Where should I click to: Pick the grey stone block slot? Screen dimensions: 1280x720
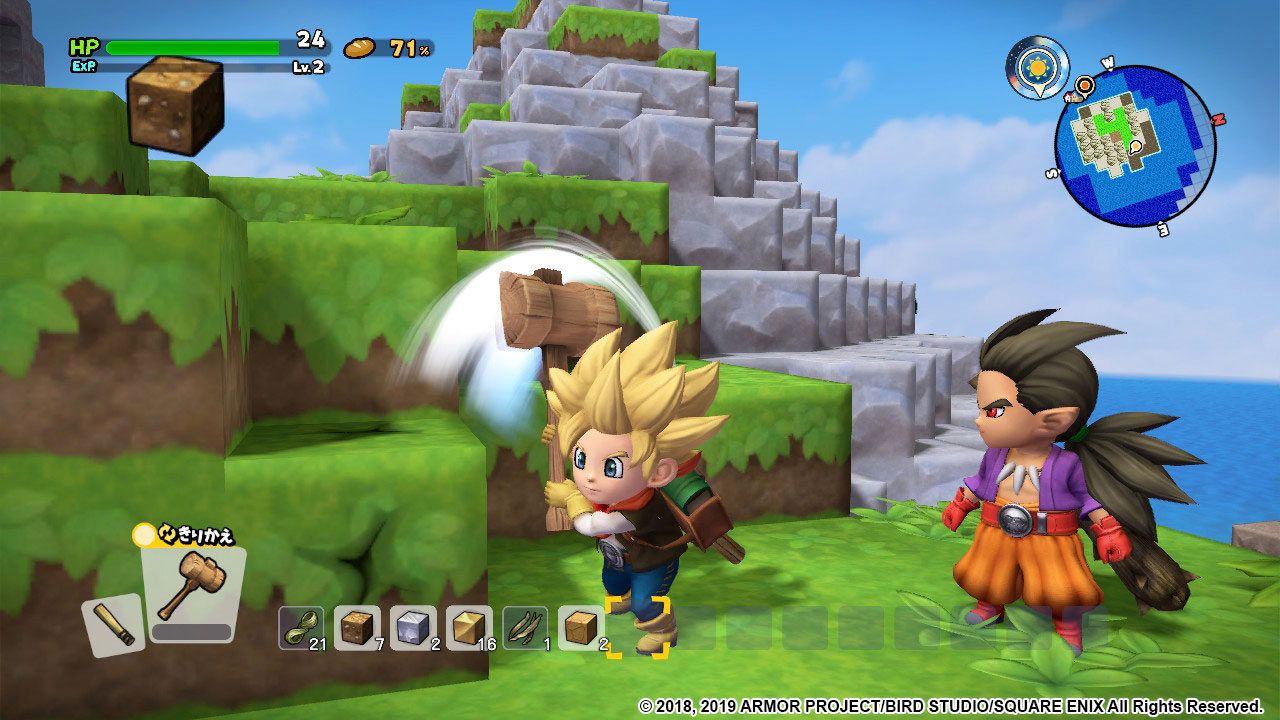tap(413, 628)
